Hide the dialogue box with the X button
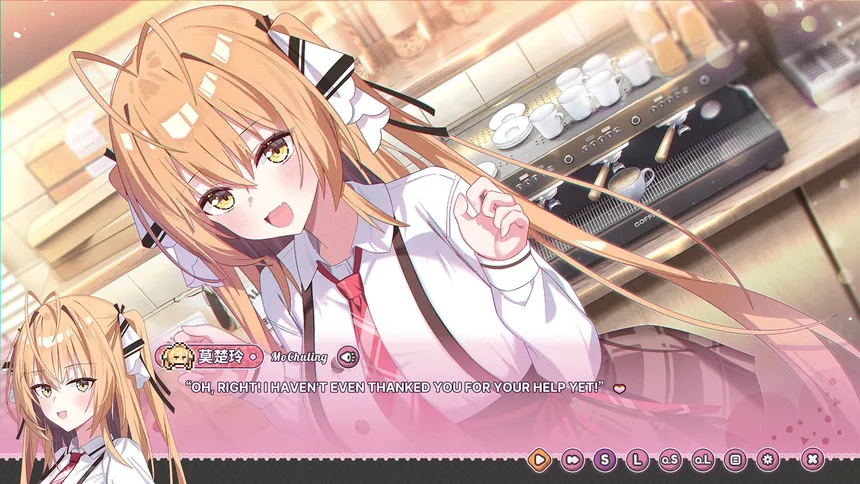The image size is (860, 484). click(813, 460)
